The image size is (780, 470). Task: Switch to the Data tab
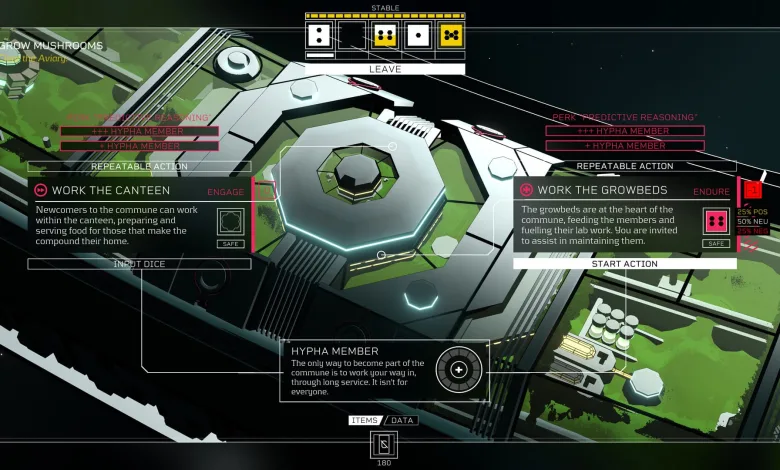pyautogui.click(x=402, y=421)
